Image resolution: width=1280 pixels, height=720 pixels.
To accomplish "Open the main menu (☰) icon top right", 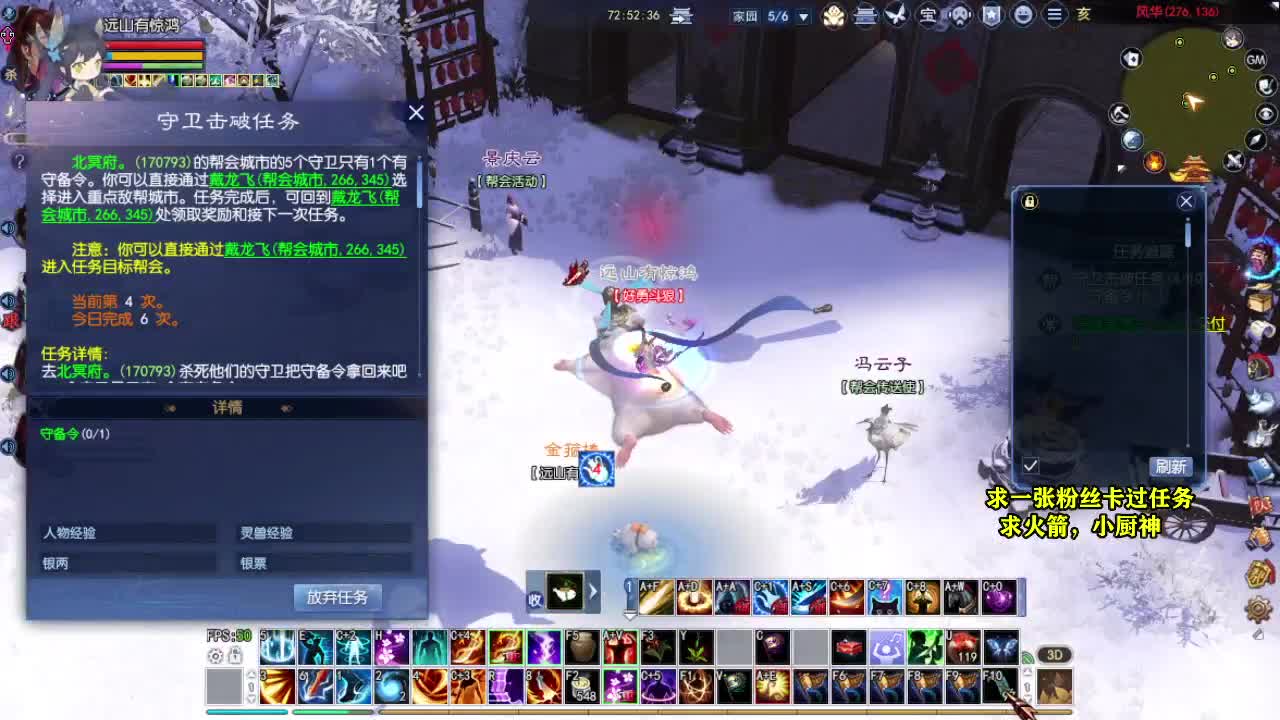I will click(x=1053, y=15).
